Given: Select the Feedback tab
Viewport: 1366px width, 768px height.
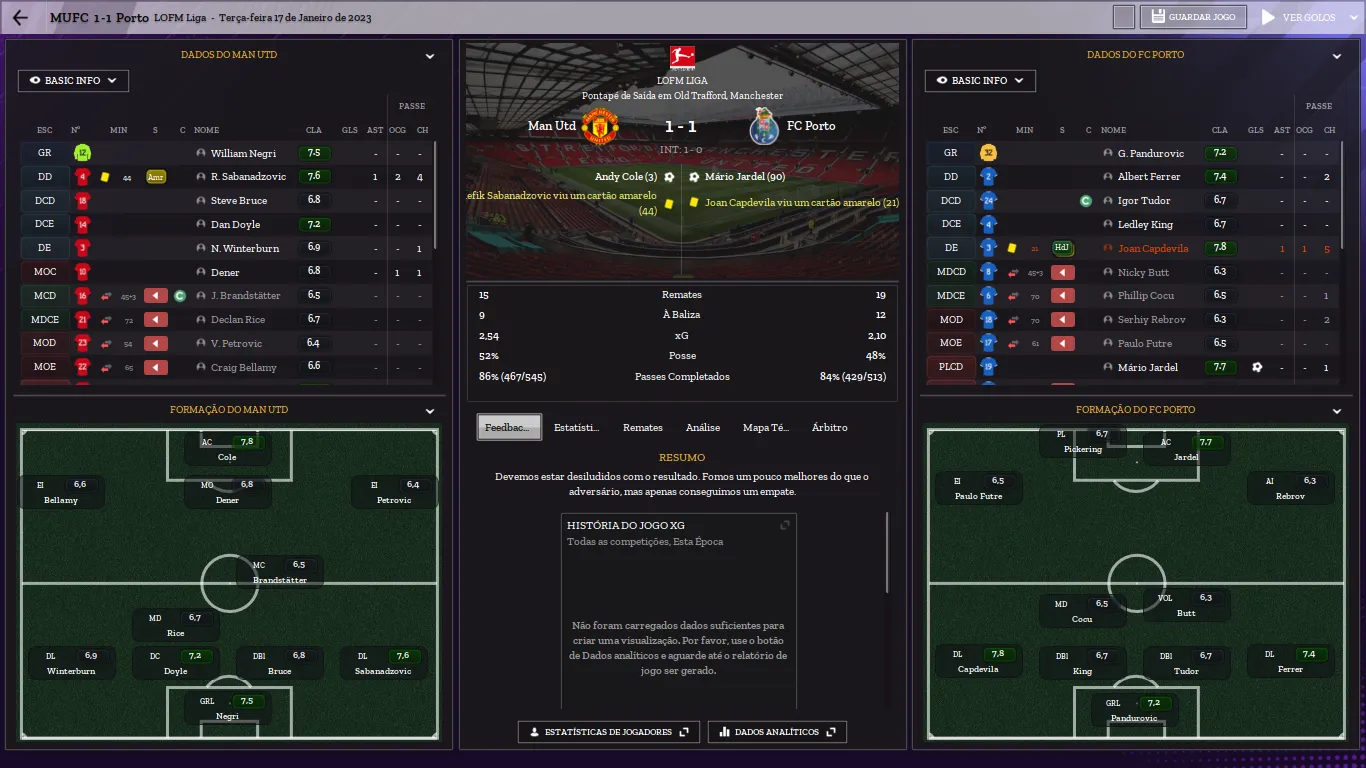Looking at the screenshot, I should [x=509, y=428].
